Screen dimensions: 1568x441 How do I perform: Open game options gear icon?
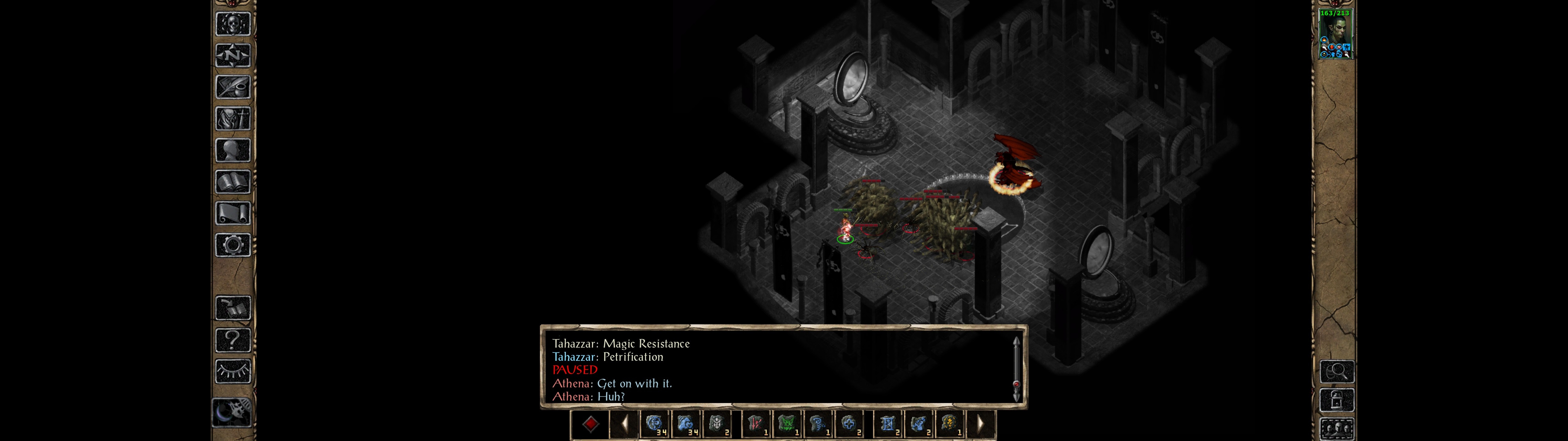232,245
